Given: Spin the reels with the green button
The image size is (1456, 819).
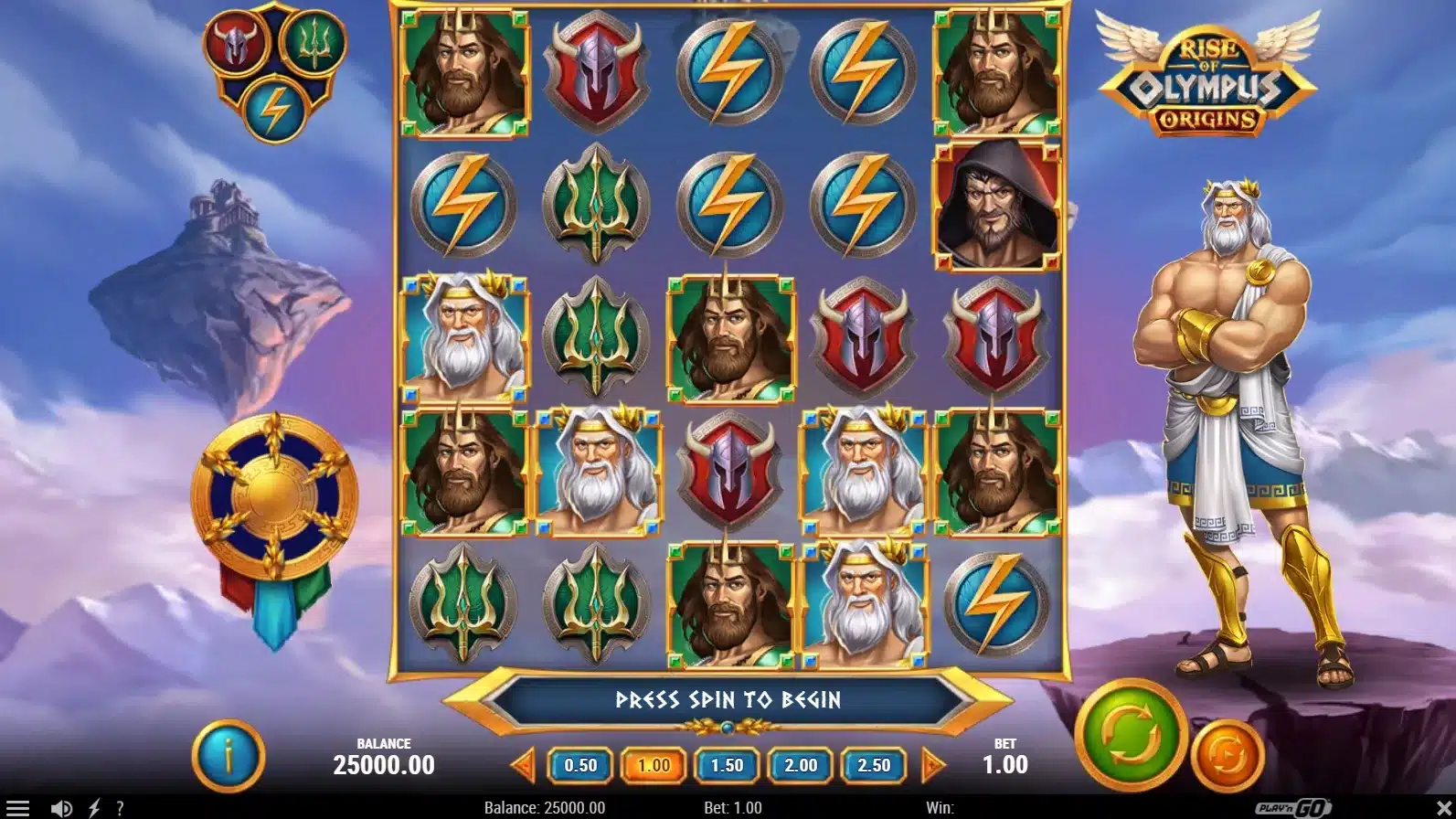Looking at the screenshot, I should (1131, 735).
